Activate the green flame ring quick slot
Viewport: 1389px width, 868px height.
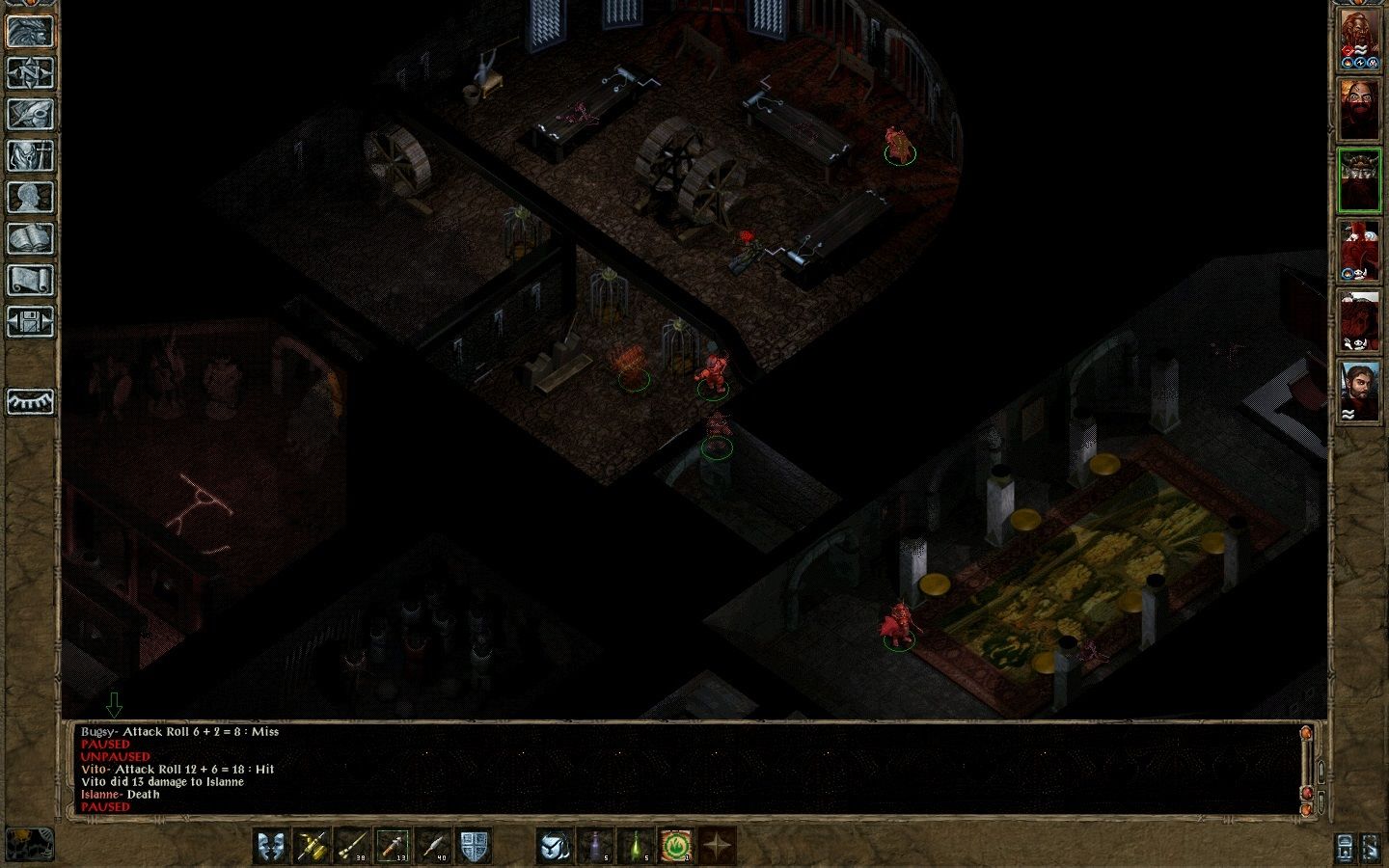point(676,846)
